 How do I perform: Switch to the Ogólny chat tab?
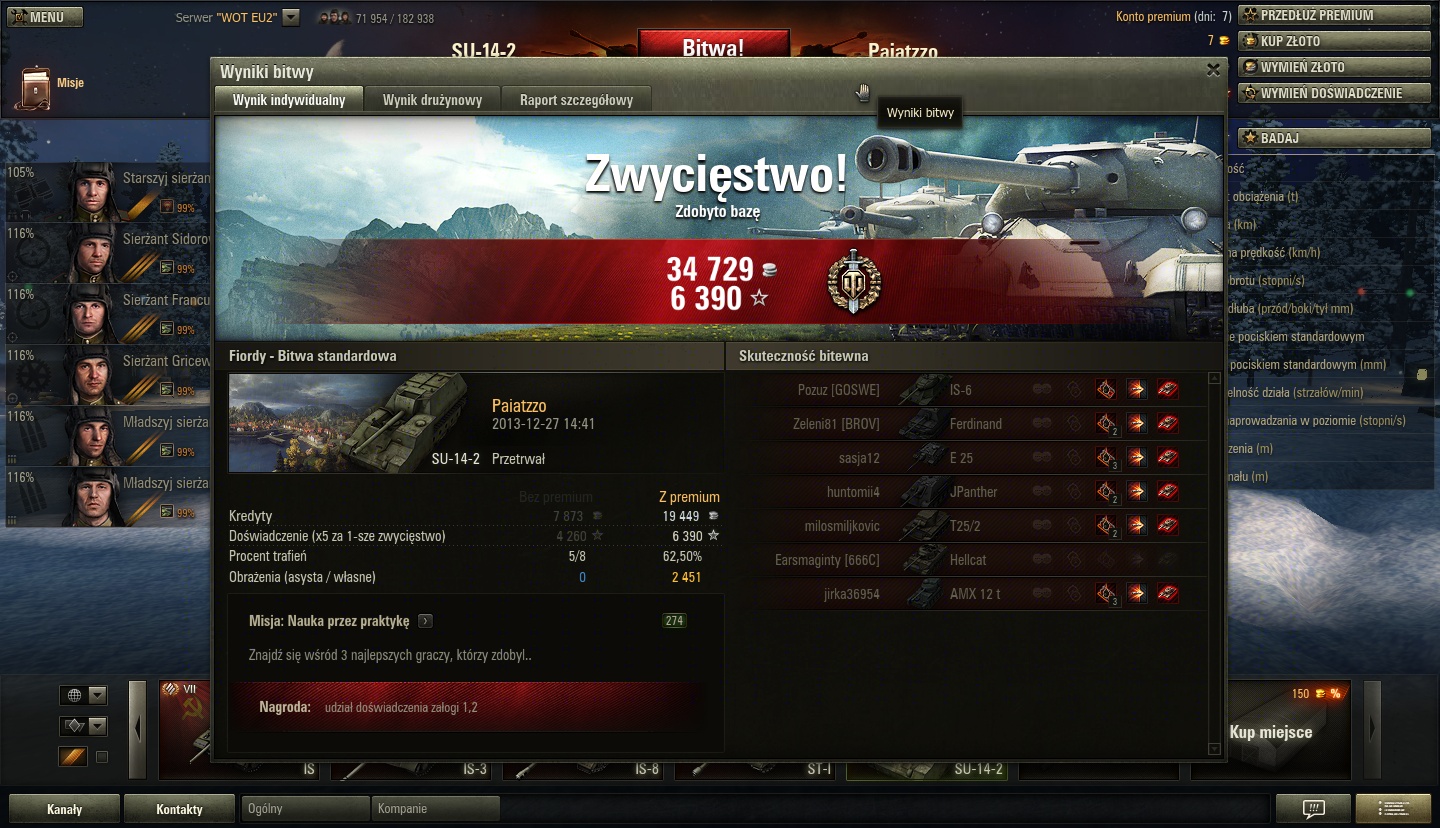[x=305, y=809]
